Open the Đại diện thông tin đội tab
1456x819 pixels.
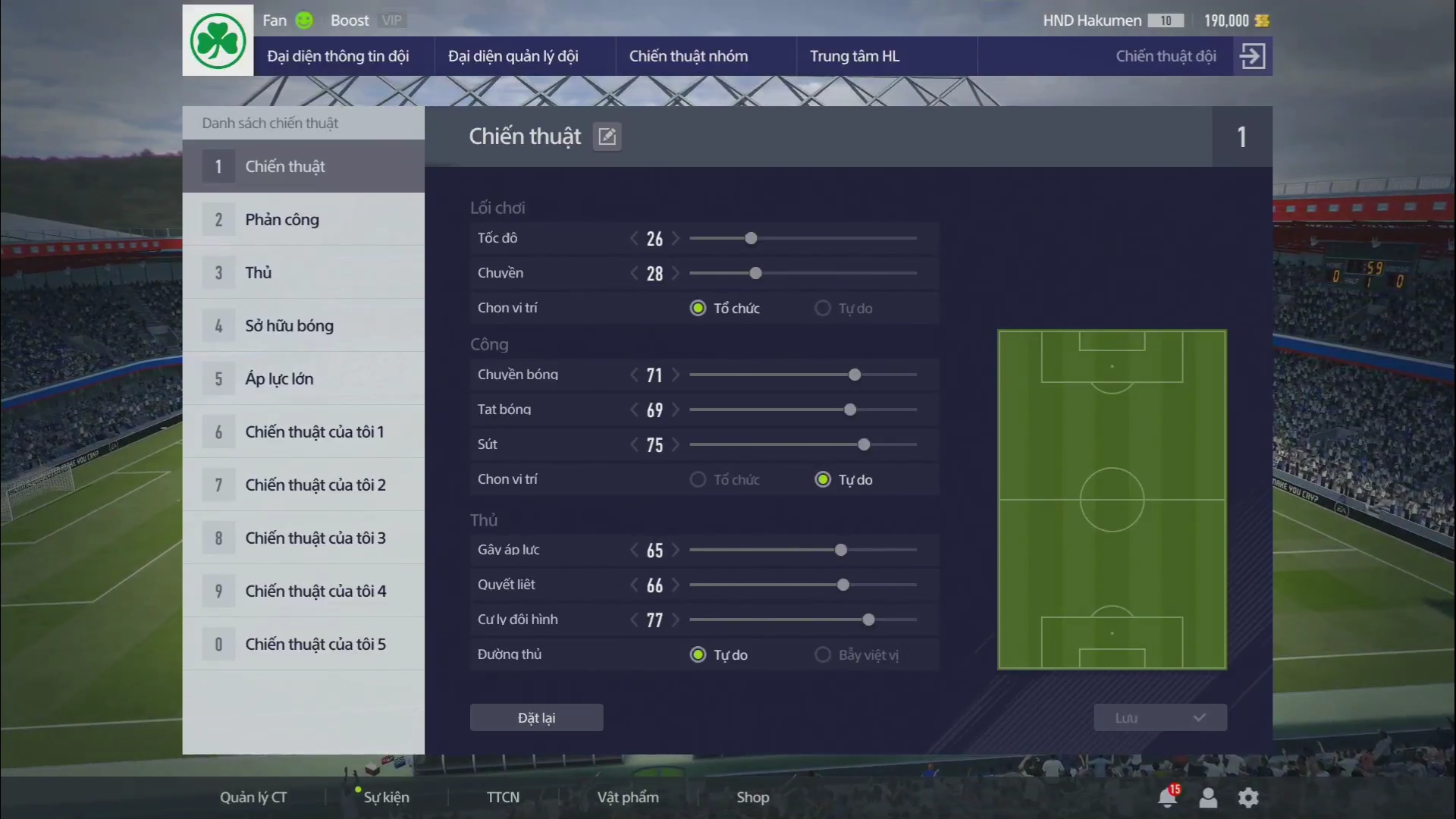338,56
